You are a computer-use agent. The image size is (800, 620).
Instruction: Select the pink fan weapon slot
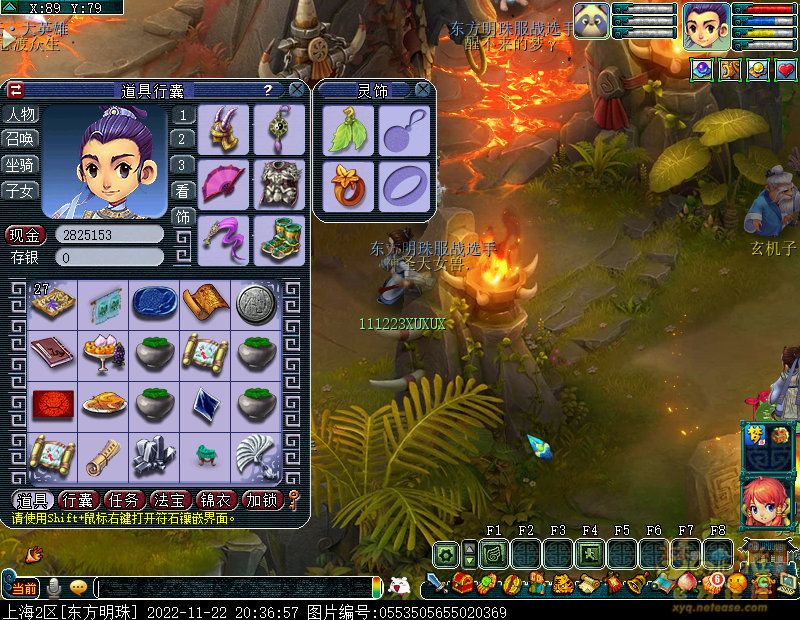tap(223, 183)
